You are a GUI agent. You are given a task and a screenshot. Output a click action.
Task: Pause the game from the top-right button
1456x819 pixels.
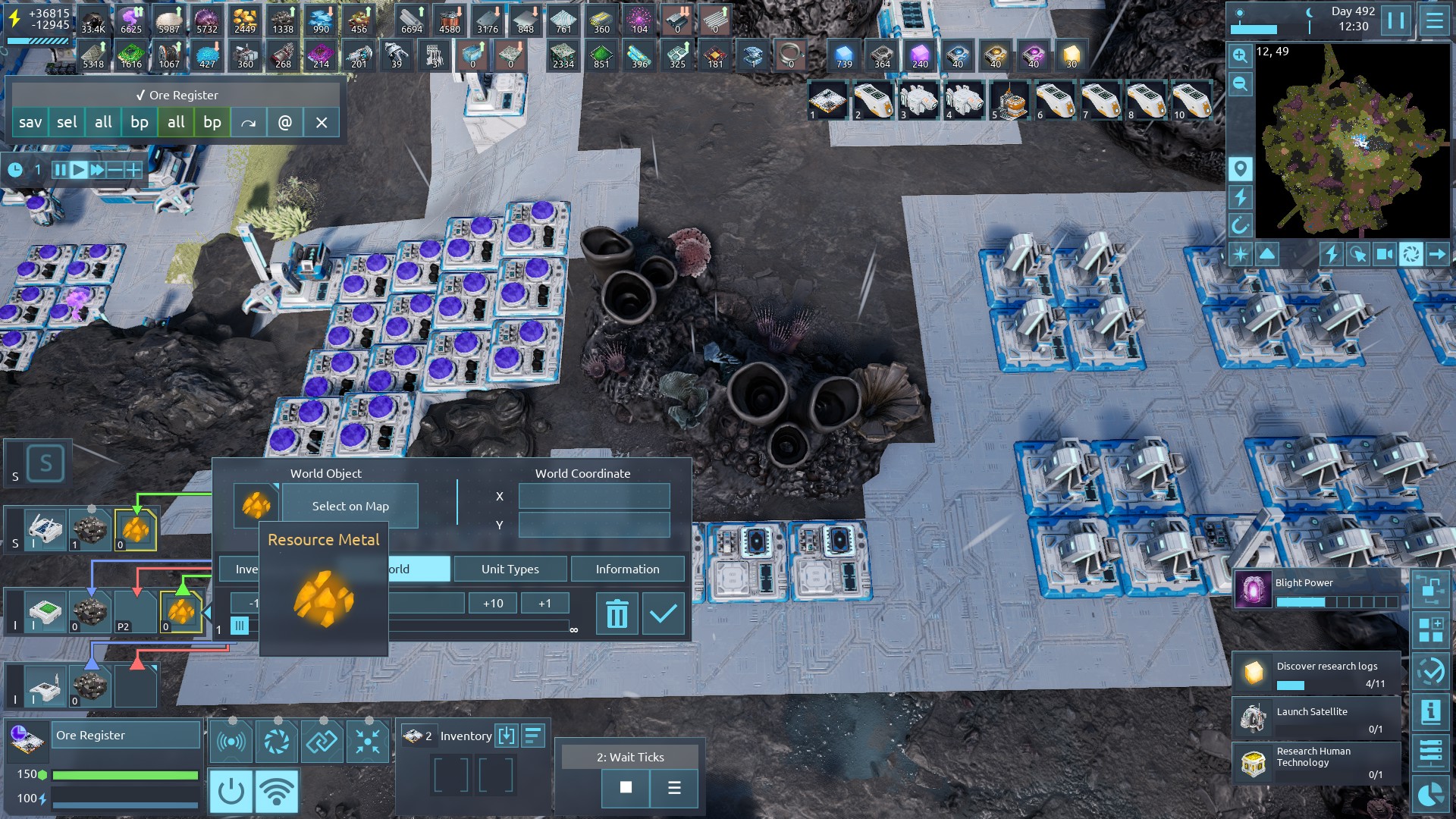click(x=1395, y=20)
